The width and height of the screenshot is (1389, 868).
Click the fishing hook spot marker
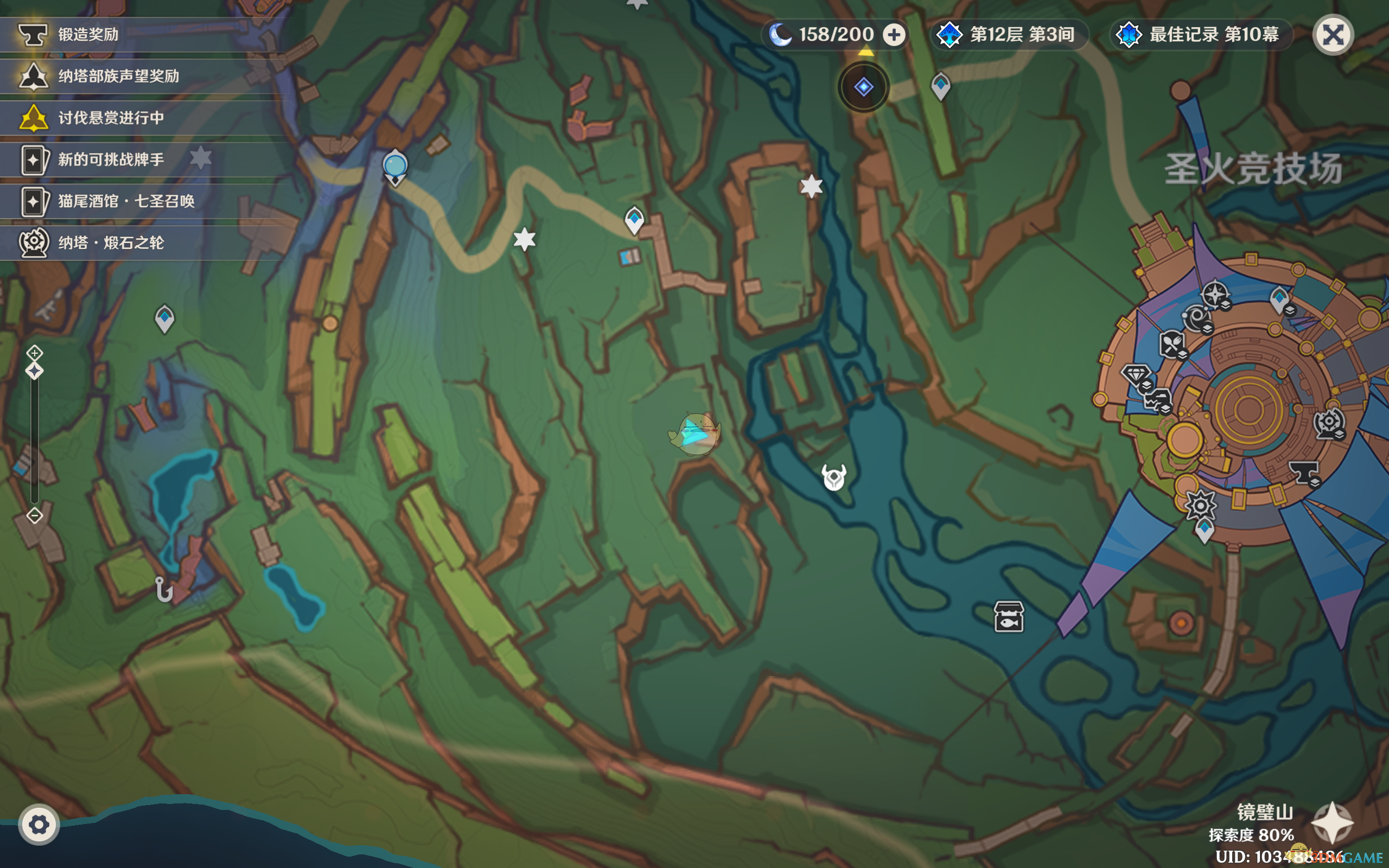click(x=163, y=590)
